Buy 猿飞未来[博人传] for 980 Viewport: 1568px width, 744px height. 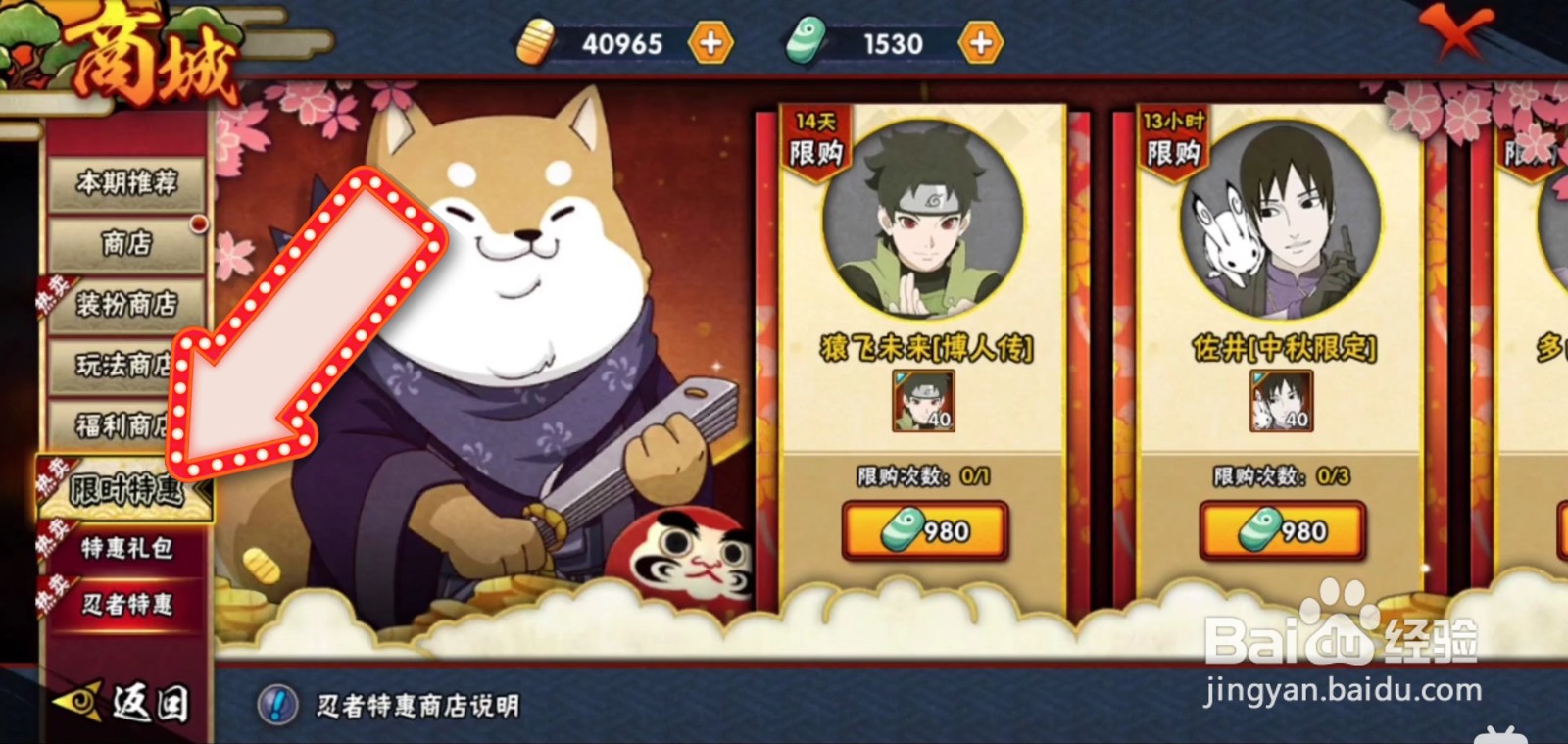click(923, 532)
